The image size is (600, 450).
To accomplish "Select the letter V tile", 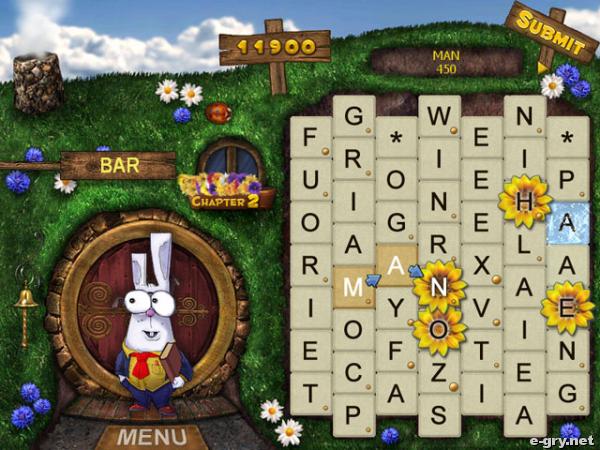I will coord(481,307).
